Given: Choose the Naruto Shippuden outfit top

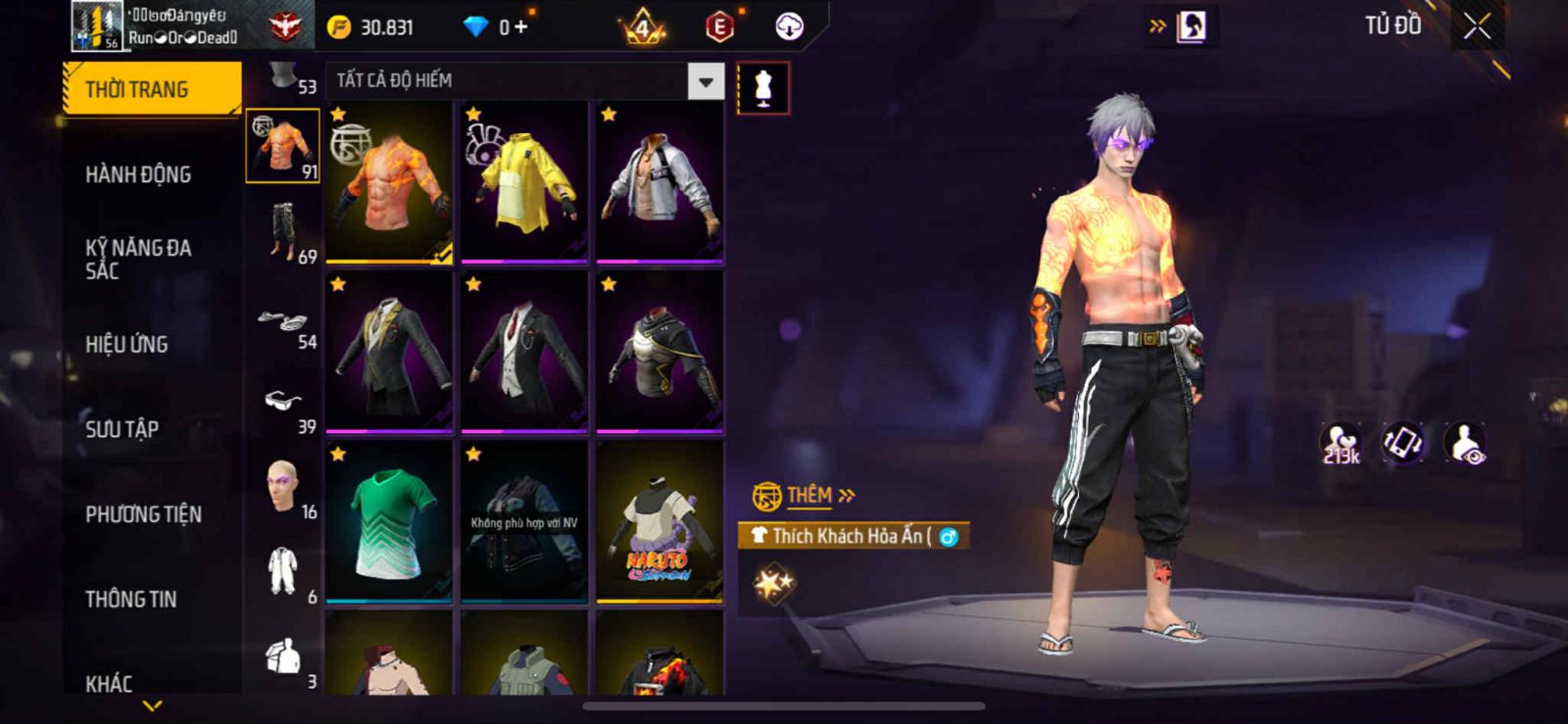Looking at the screenshot, I should [x=660, y=521].
